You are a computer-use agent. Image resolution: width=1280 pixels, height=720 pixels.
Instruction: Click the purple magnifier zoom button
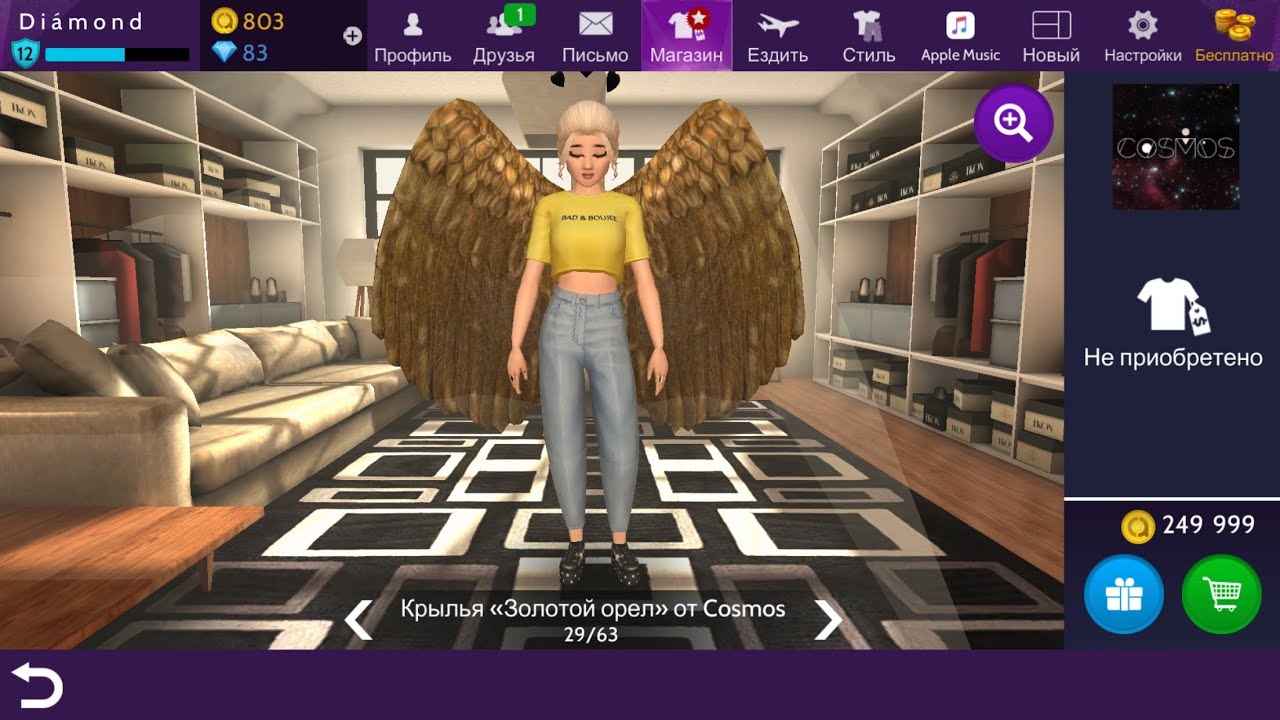pos(1013,123)
